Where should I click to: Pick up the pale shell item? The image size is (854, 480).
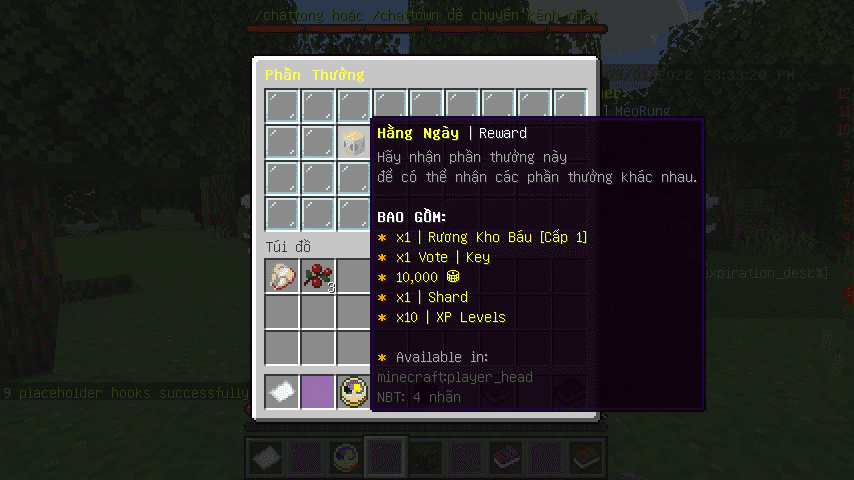click(x=283, y=276)
